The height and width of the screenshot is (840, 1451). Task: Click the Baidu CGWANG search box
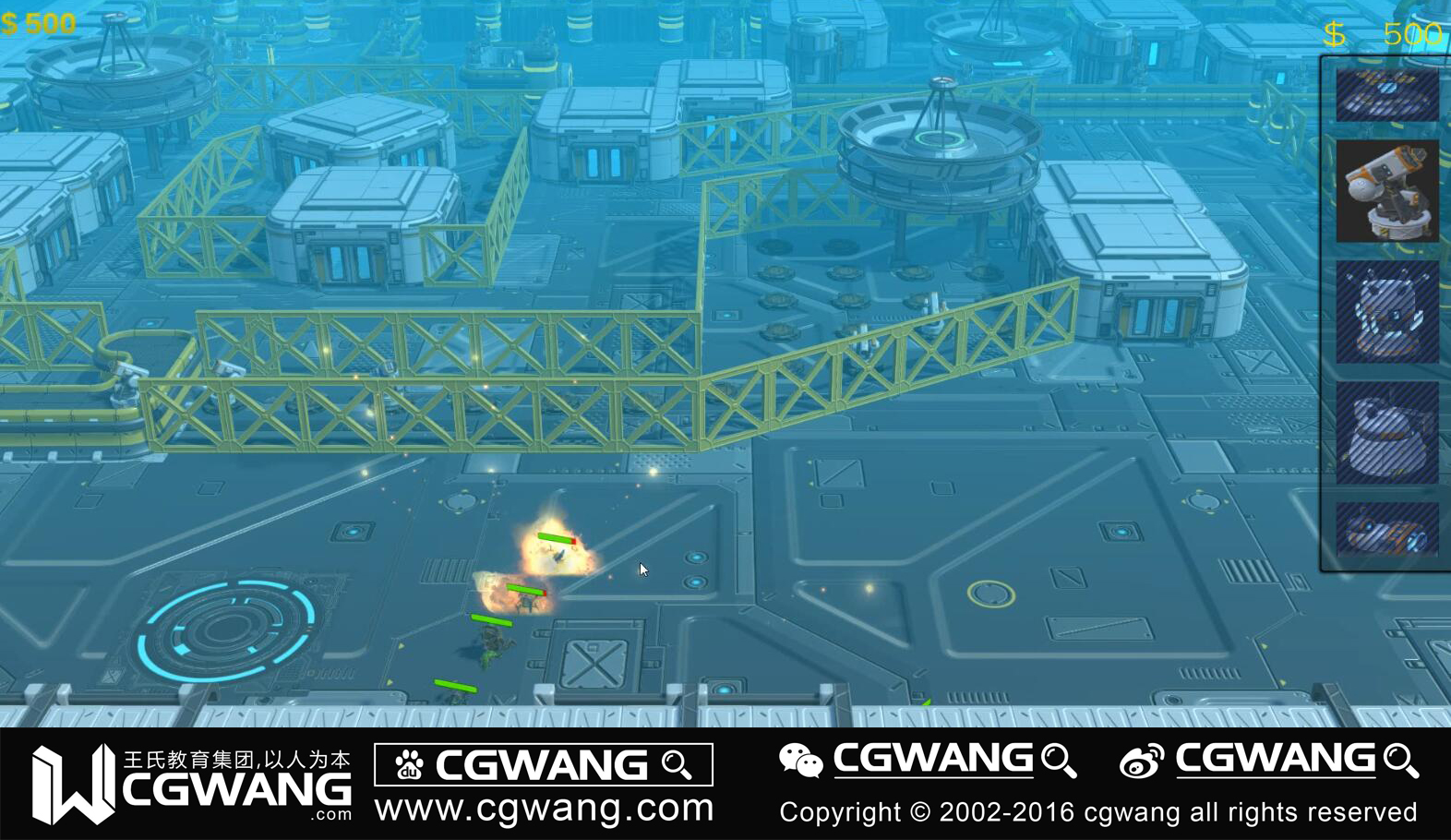(x=543, y=764)
